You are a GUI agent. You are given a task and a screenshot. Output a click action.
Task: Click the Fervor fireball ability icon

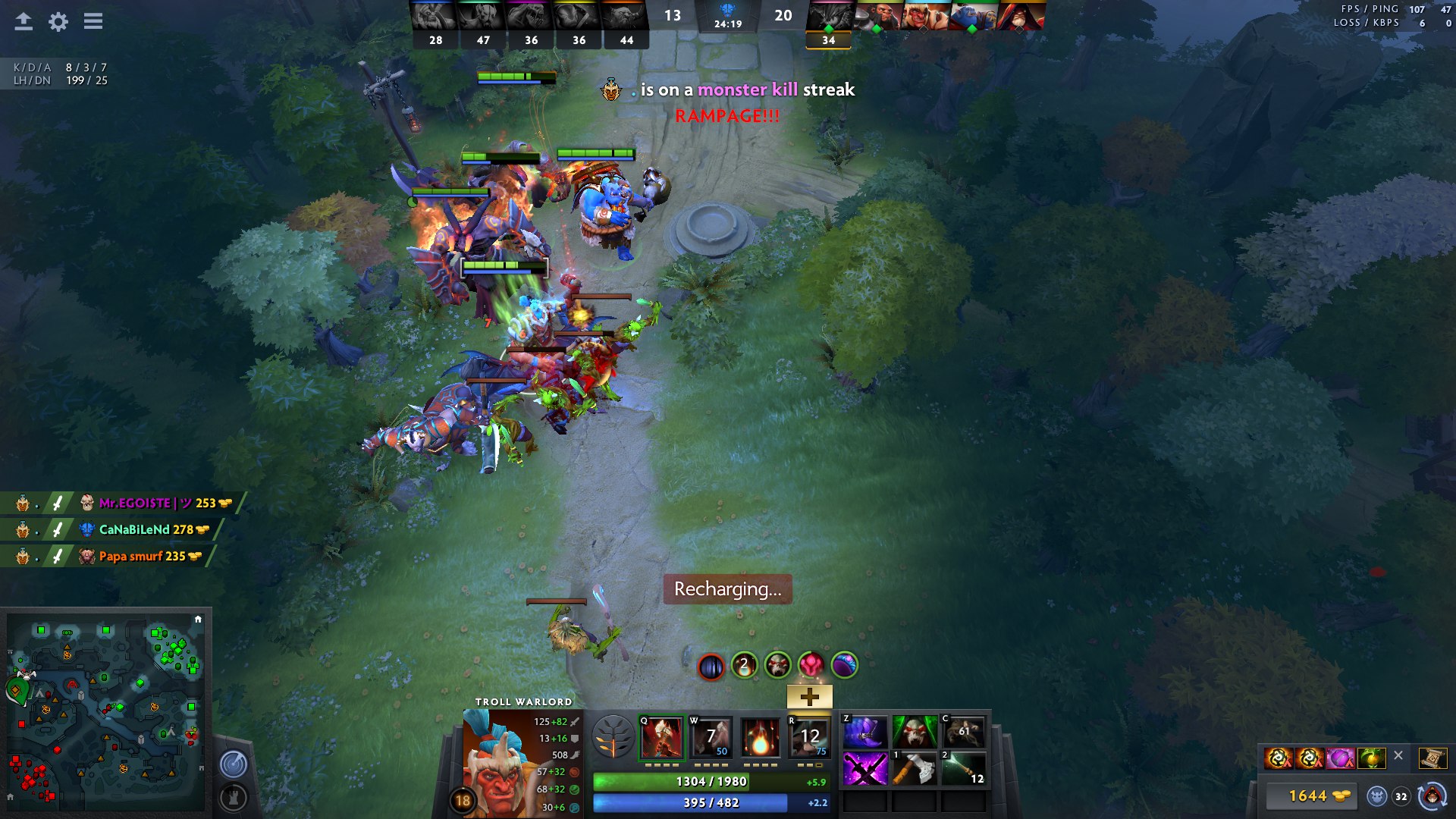coord(760,738)
